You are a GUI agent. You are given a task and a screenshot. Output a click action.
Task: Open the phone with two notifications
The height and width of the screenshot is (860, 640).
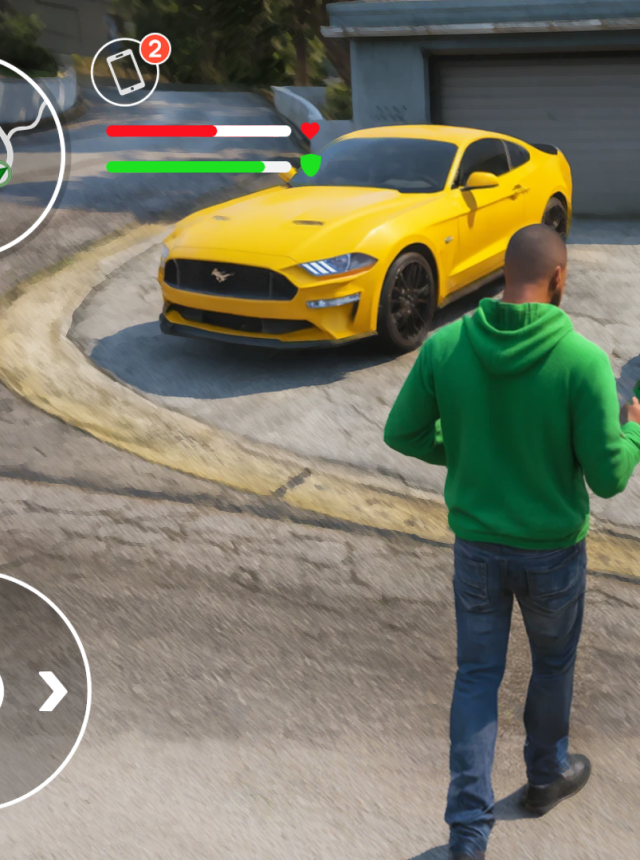[126, 72]
